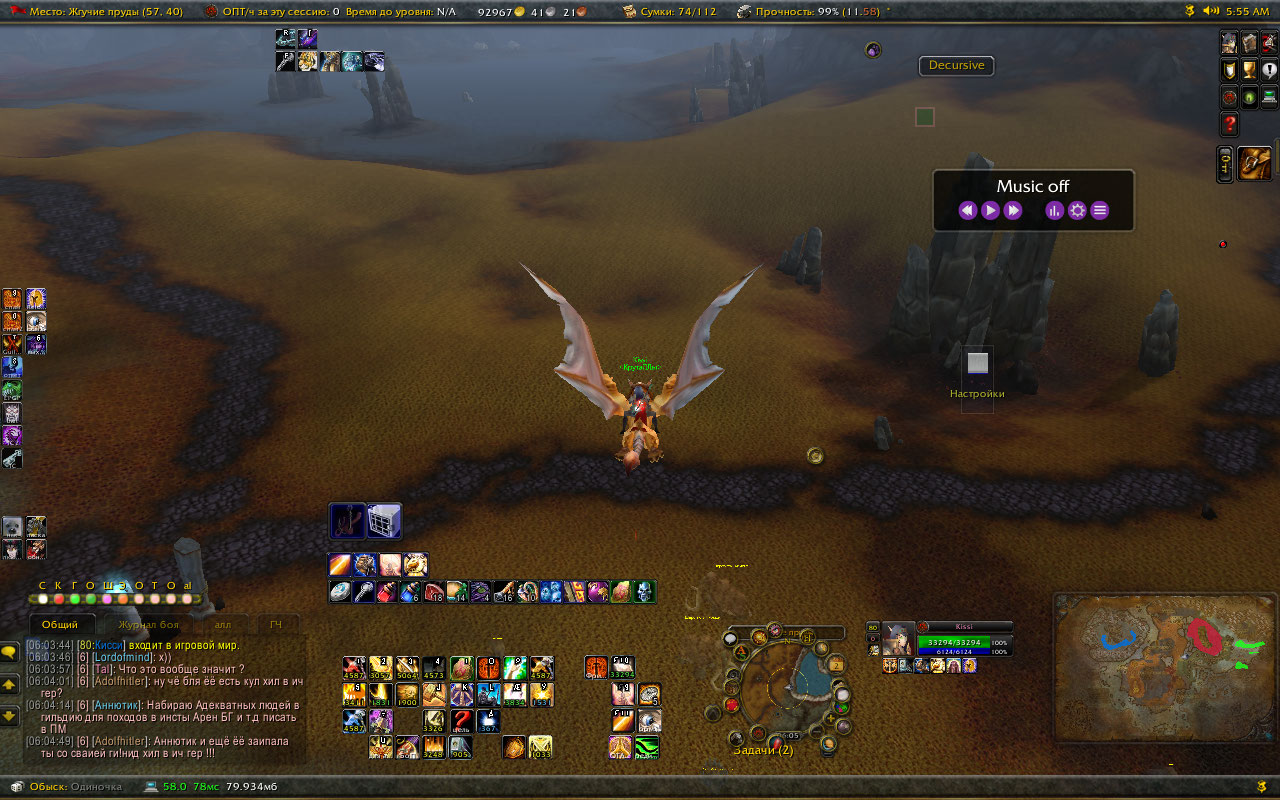Skip to next track in music player
The width and height of the screenshot is (1280, 800).
point(1013,210)
